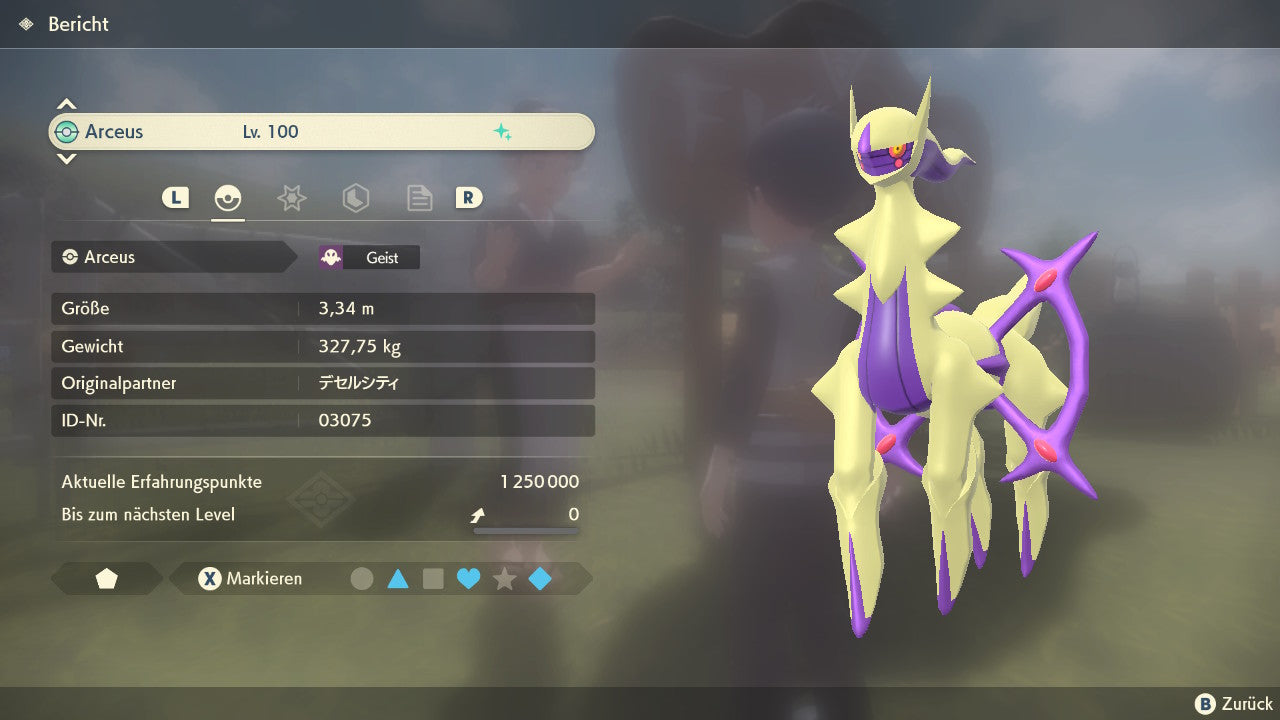Toggle the blue triangle marking
Image resolution: width=1280 pixels, height=720 pixels.
tap(397, 578)
